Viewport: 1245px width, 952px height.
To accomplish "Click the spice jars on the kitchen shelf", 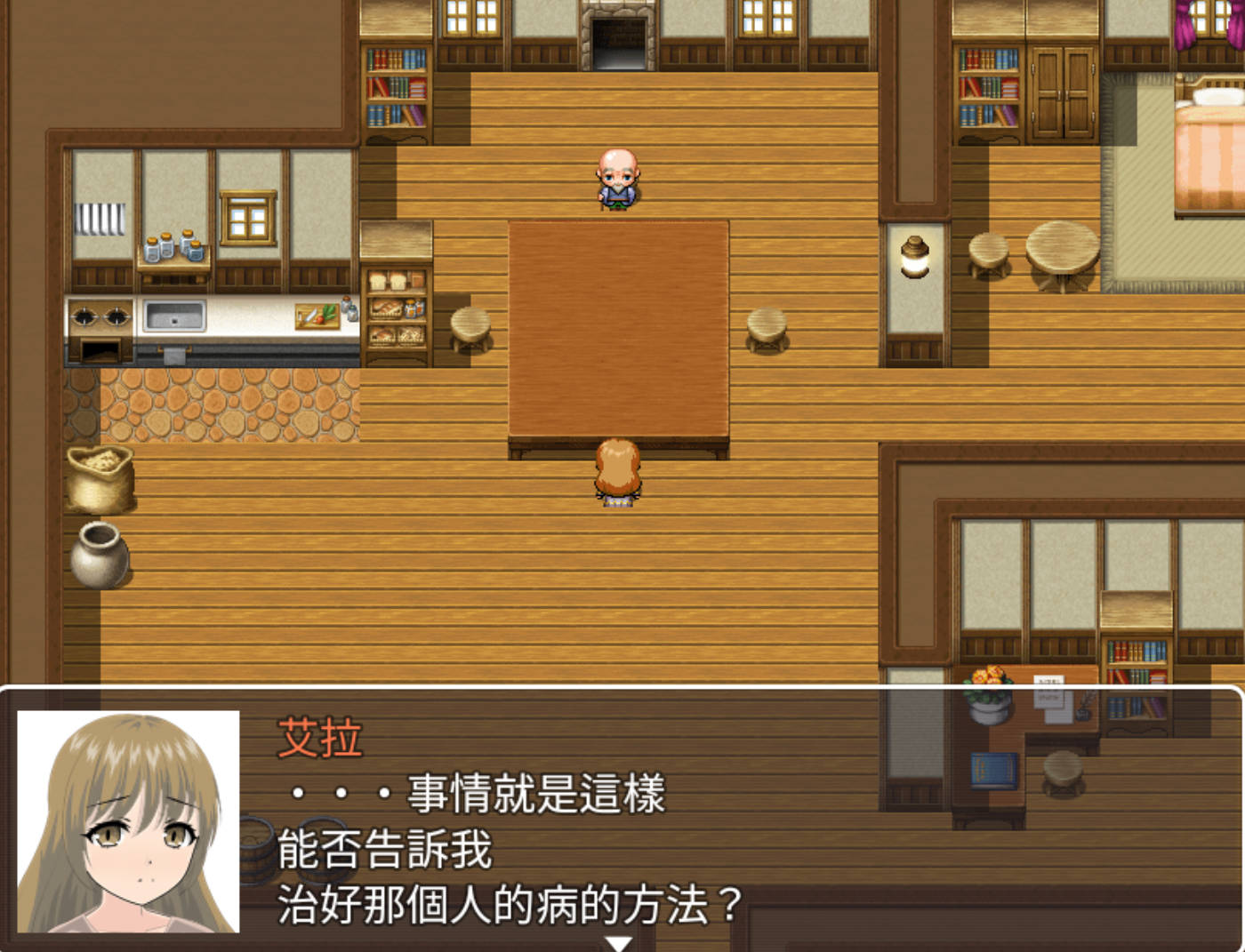I will pyautogui.click(x=174, y=247).
